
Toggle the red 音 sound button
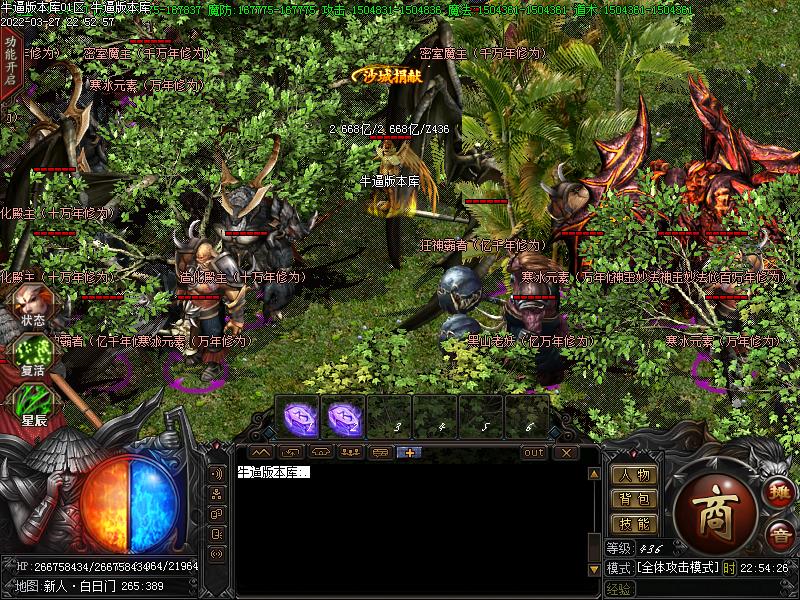tap(779, 537)
